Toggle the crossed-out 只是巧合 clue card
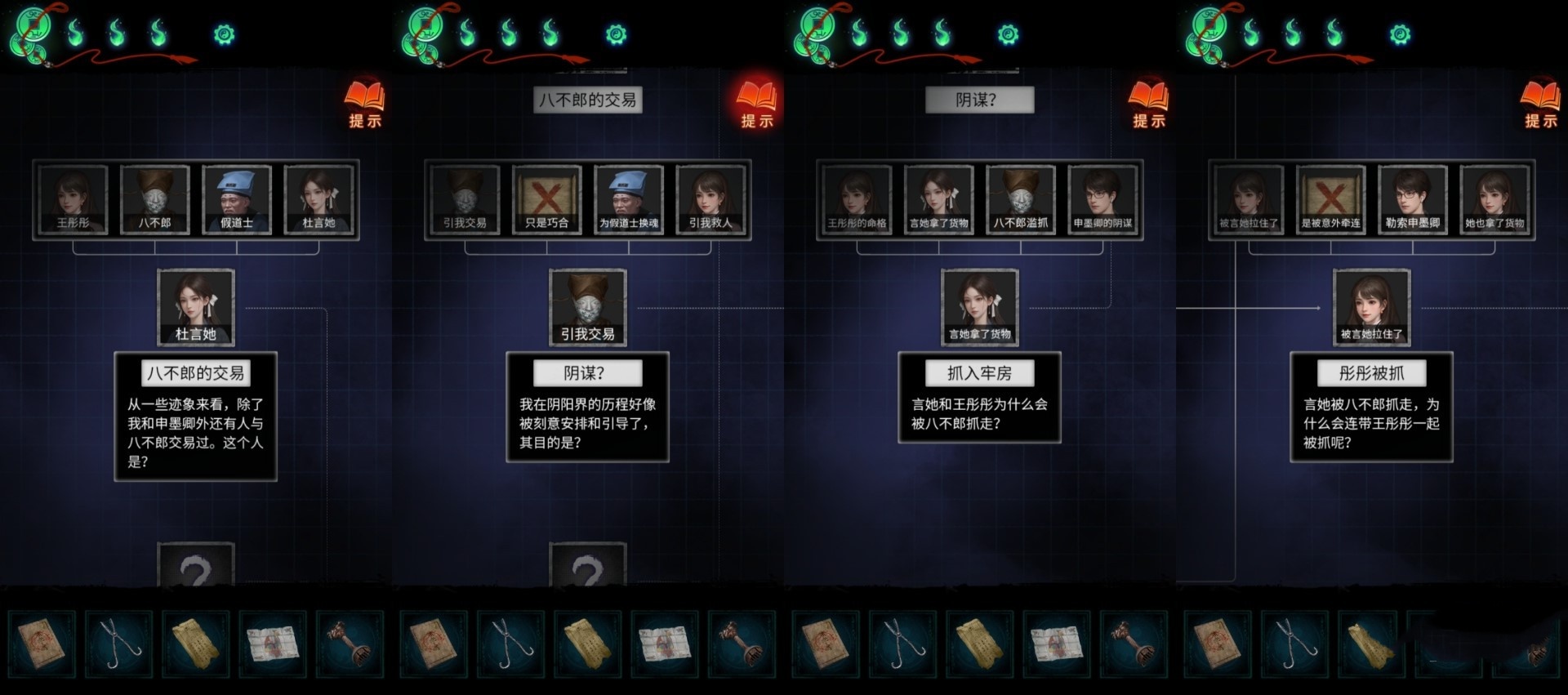 coord(548,199)
